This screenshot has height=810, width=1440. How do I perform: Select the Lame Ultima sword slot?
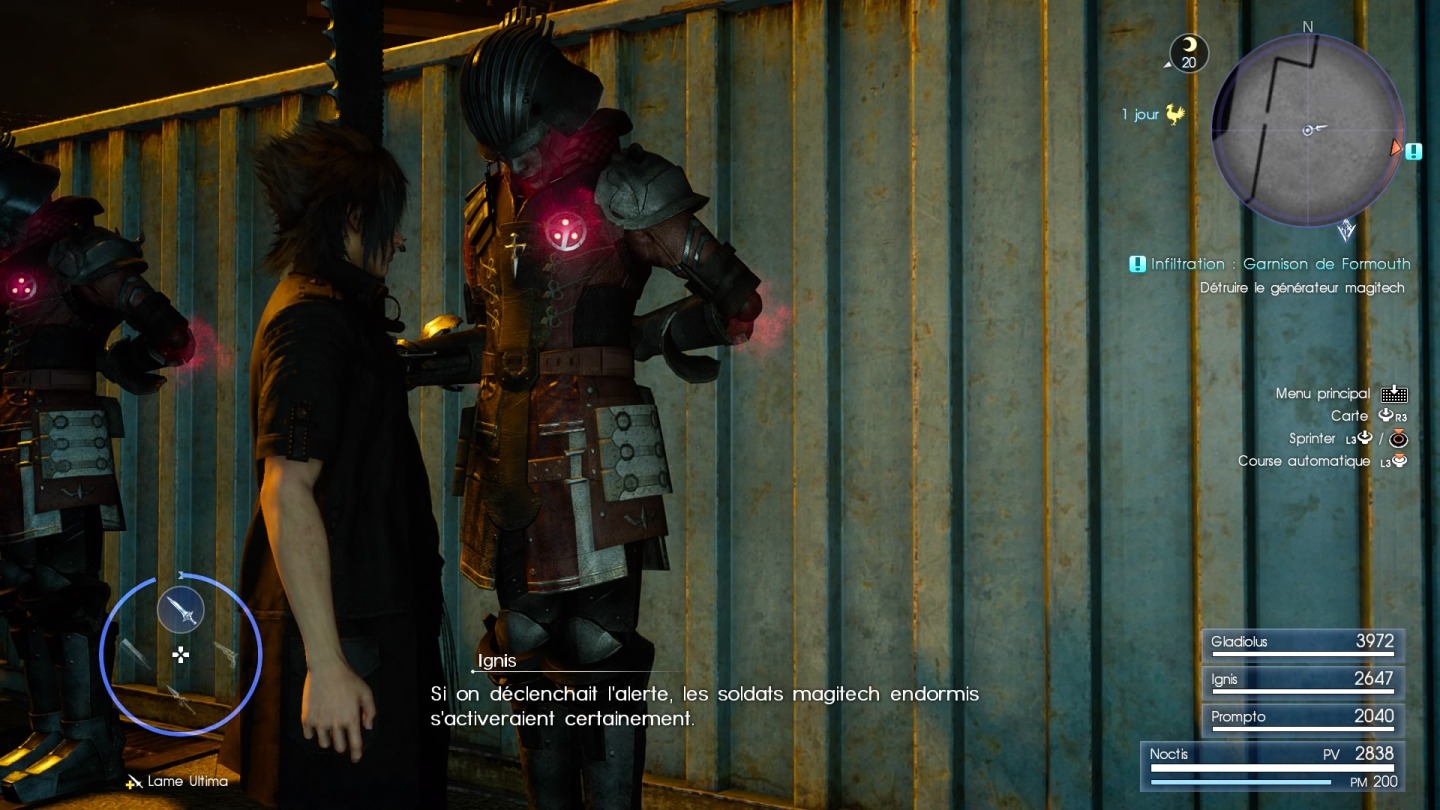coord(181,609)
